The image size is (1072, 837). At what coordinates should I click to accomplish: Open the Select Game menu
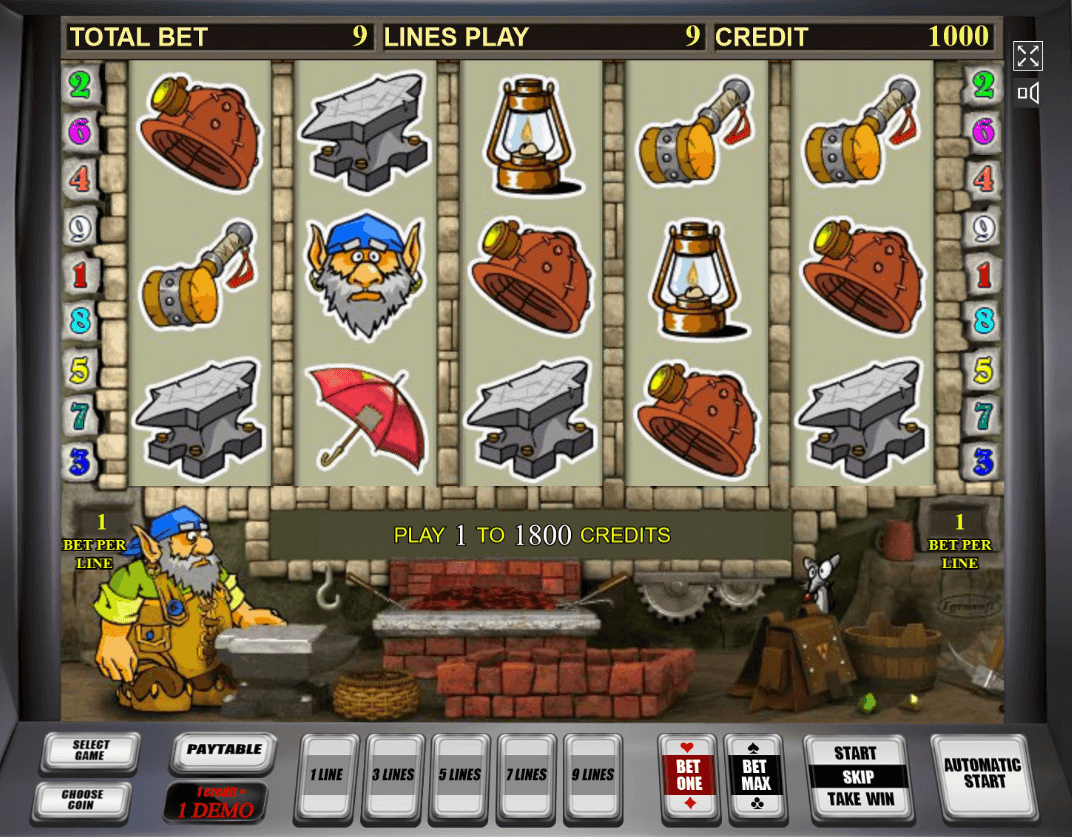pos(90,751)
